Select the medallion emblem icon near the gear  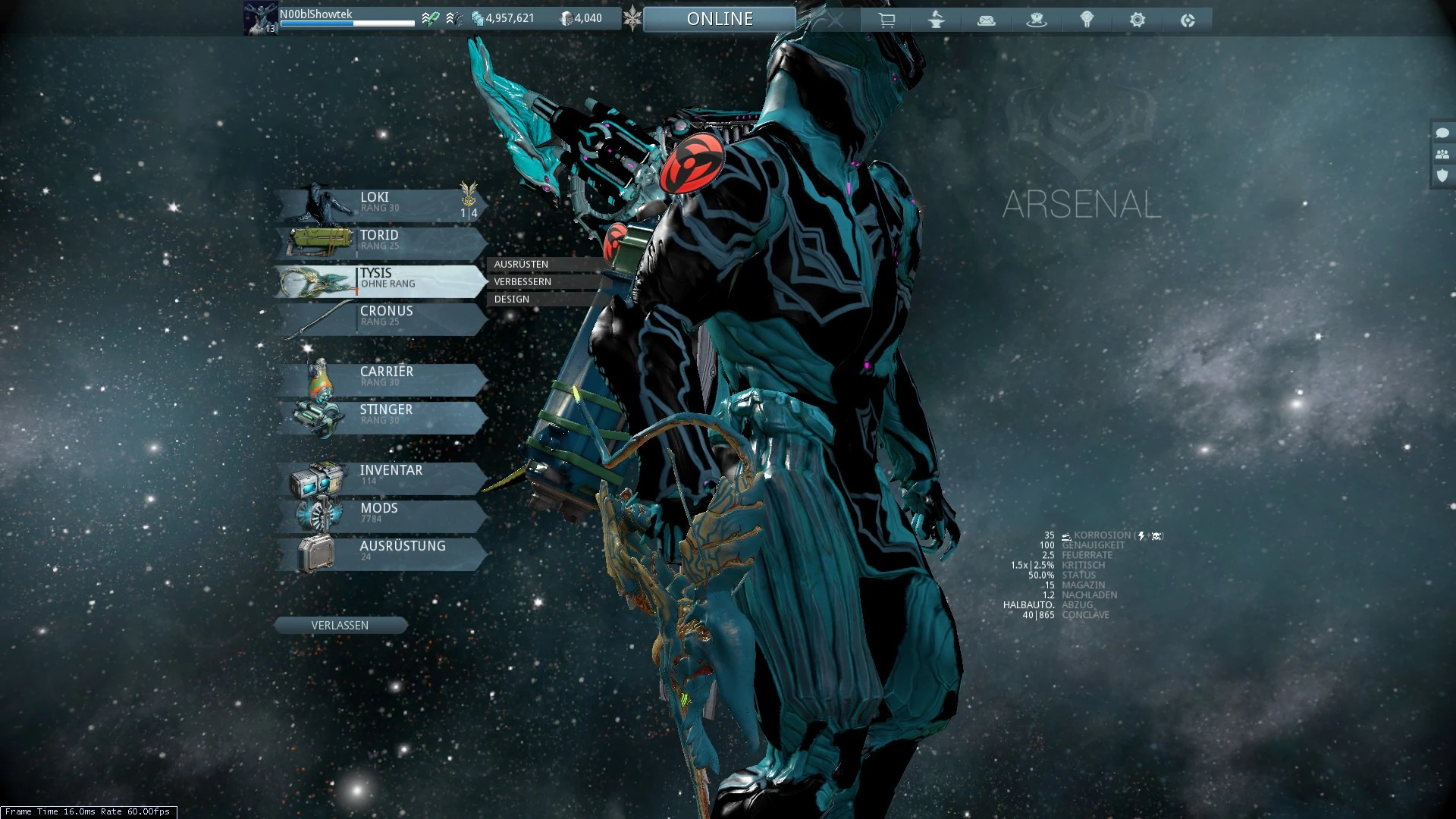pyautogui.click(x=1087, y=20)
